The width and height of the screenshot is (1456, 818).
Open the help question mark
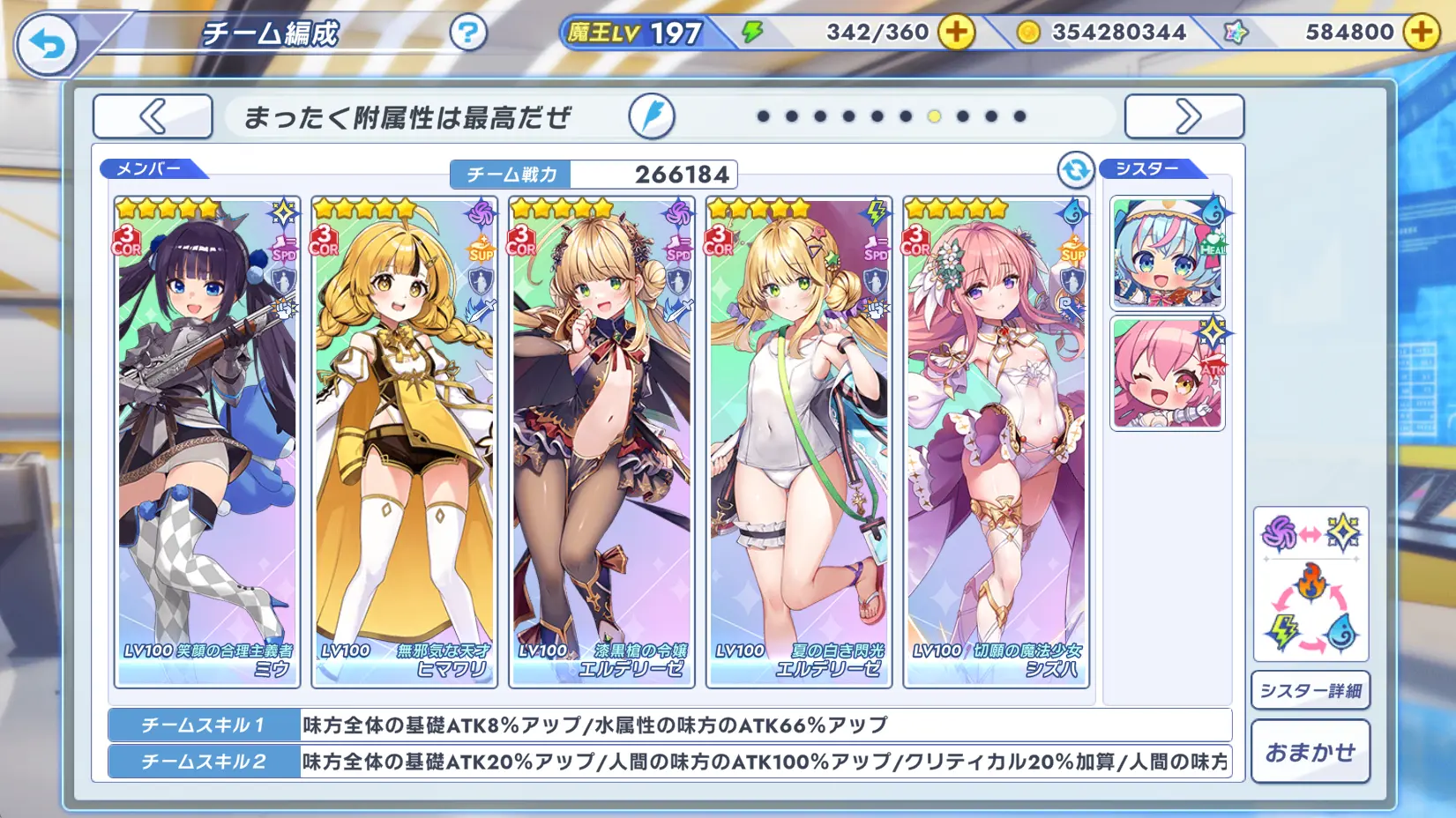[x=467, y=33]
